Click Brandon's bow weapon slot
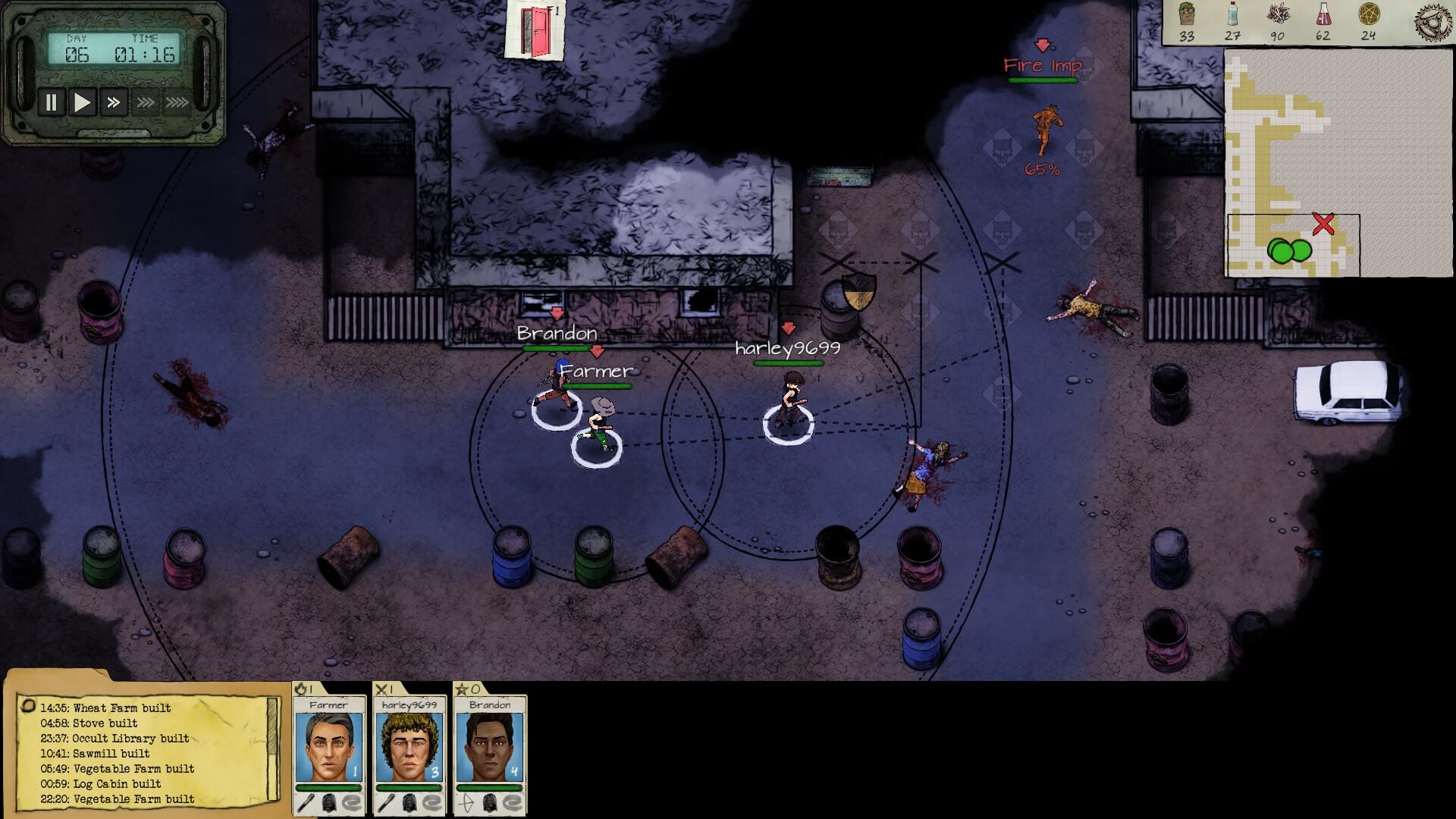The height and width of the screenshot is (819, 1456). coord(465,803)
